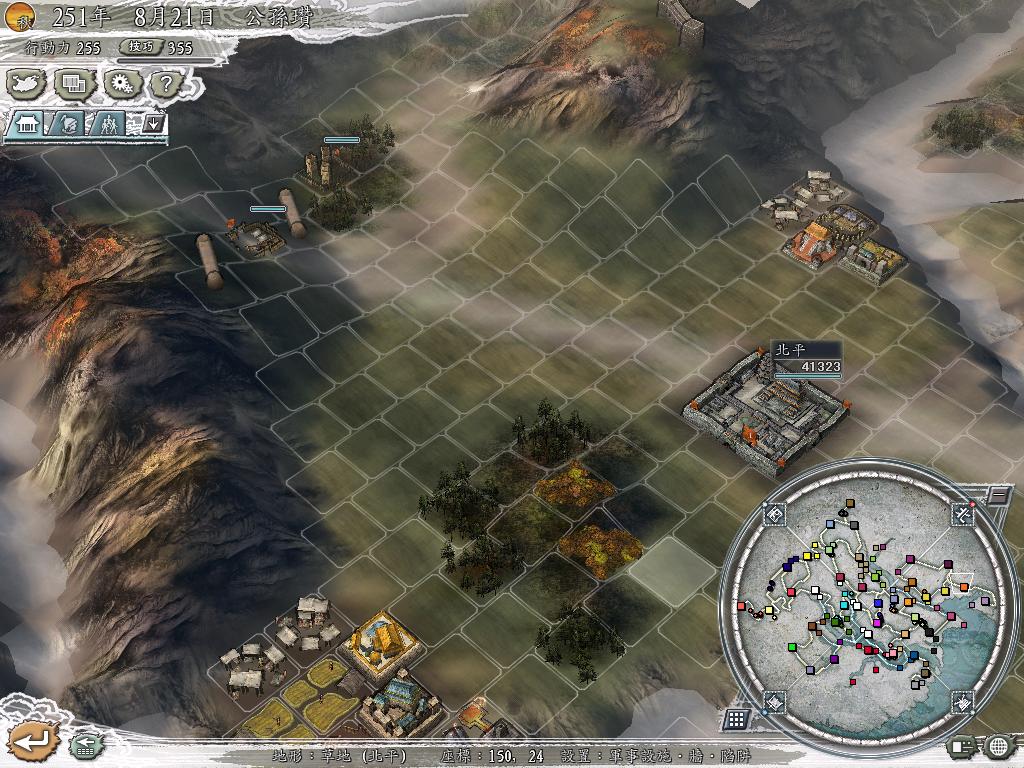Toggle the grid button beside the minimap
This screenshot has height=768, width=1024.
pos(735,719)
